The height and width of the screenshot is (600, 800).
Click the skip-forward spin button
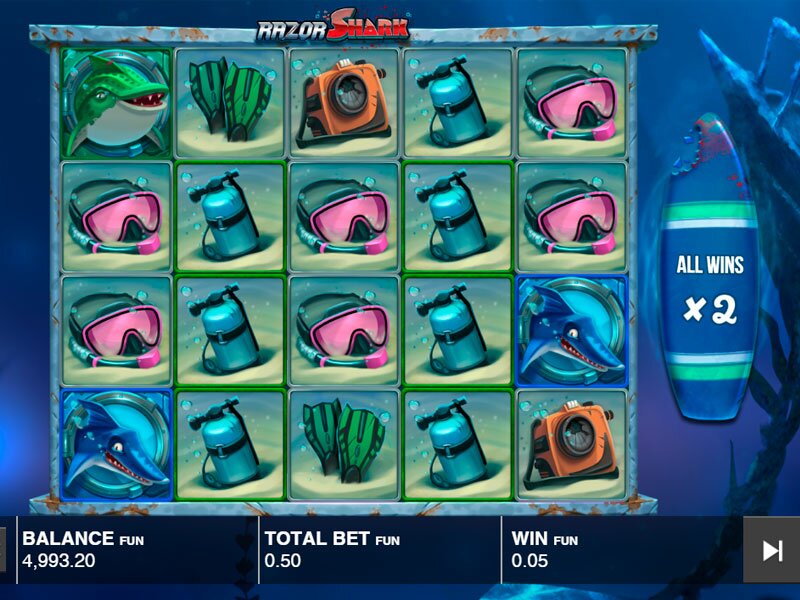(771, 549)
